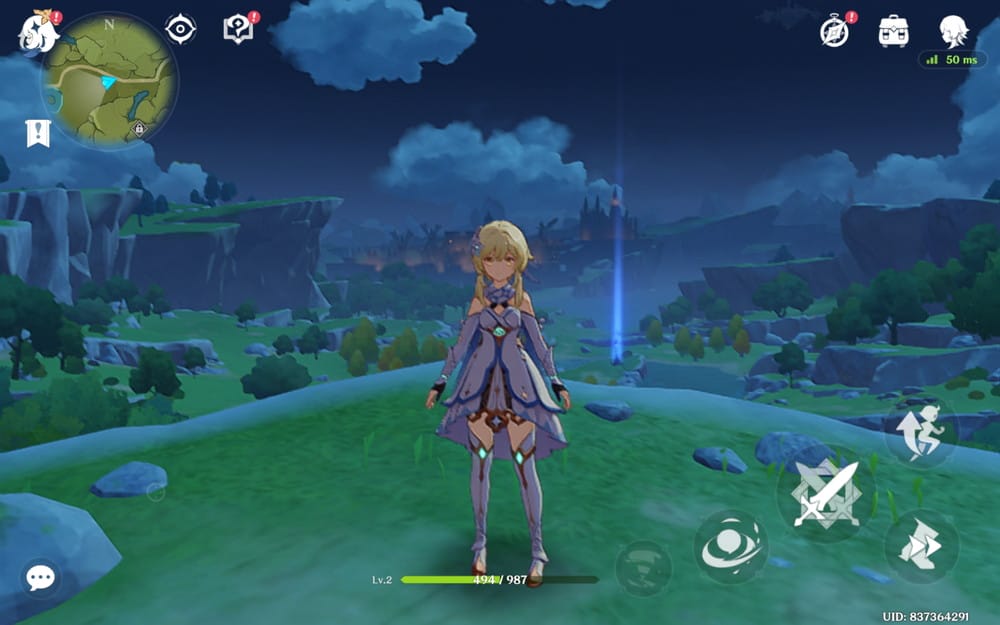1000x625 pixels.
Task: Open the circular minimap
Action: coord(109,79)
